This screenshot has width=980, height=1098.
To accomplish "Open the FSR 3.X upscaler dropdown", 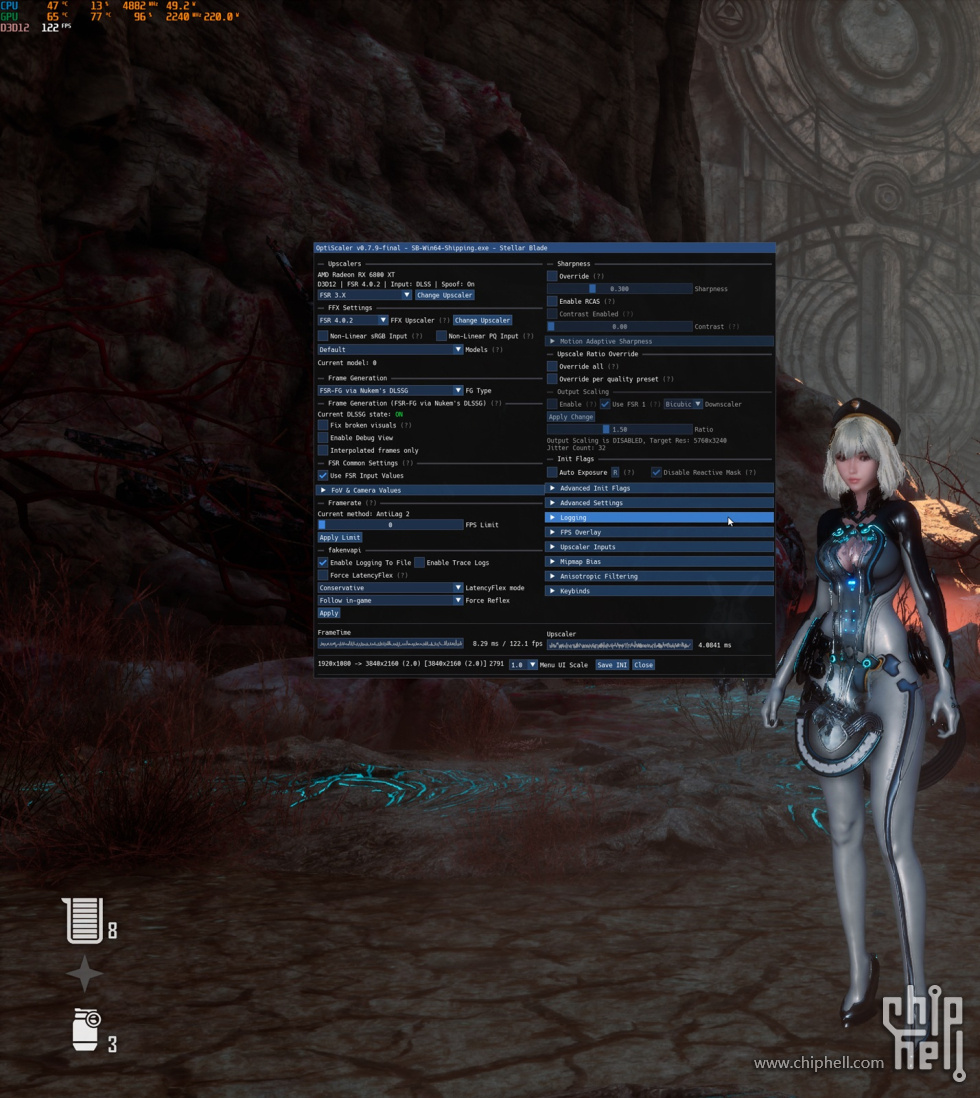I will tap(364, 295).
